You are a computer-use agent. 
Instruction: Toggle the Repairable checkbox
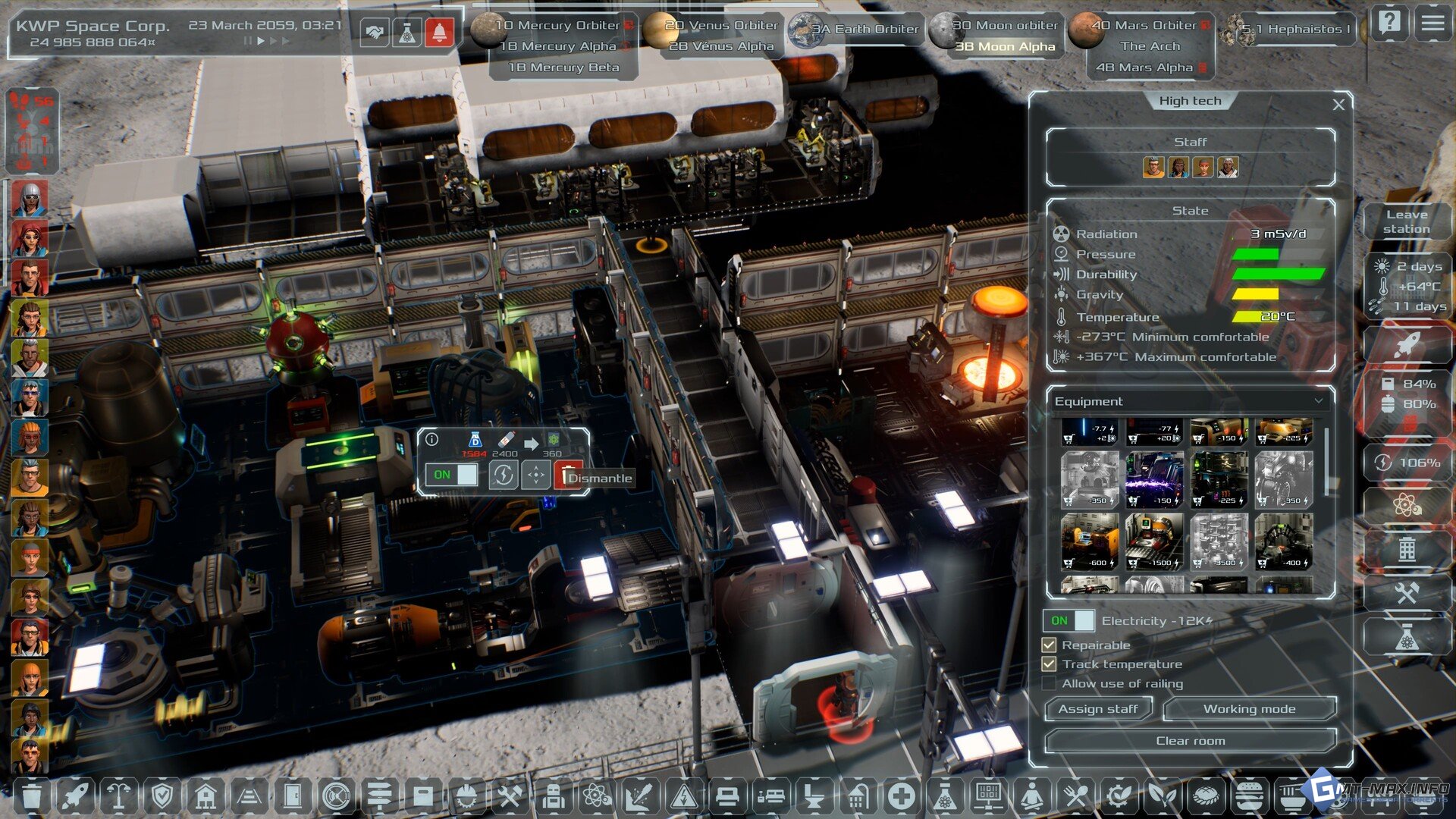[x=1050, y=645]
